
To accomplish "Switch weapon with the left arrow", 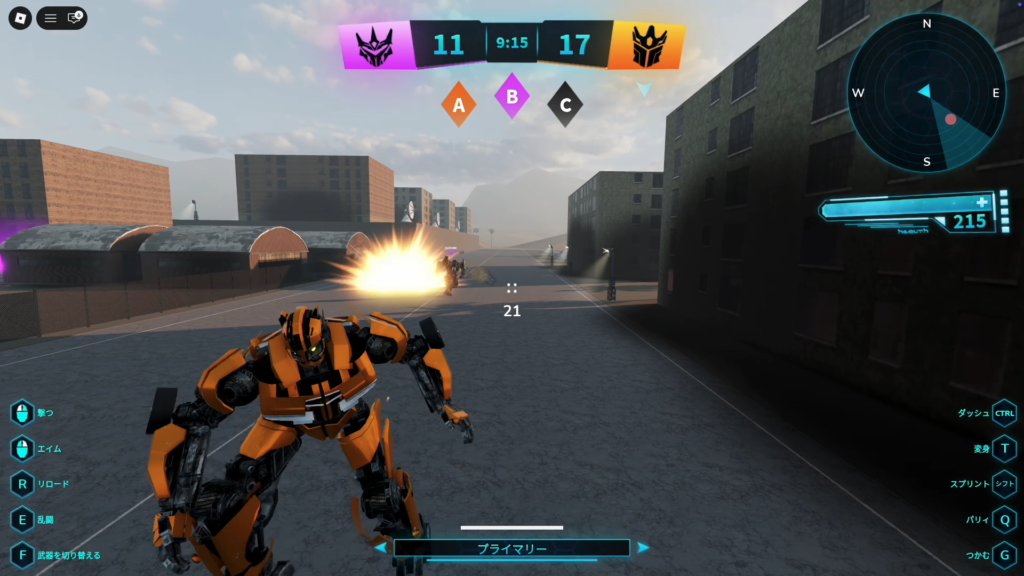I will coord(380,548).
